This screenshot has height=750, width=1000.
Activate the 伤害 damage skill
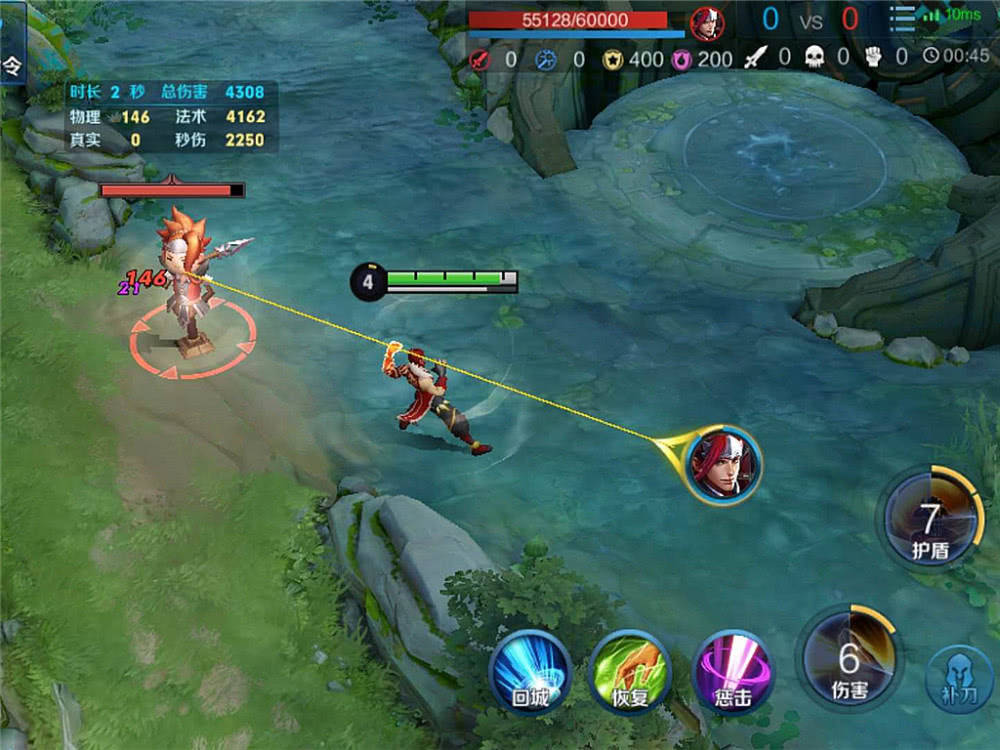(x=849, y=658)
